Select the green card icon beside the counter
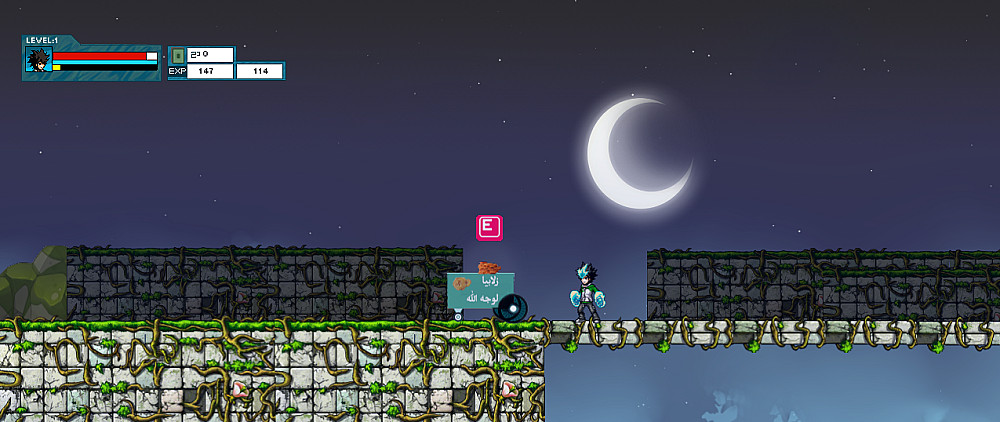1000x422 pixels. pos(178,55)
